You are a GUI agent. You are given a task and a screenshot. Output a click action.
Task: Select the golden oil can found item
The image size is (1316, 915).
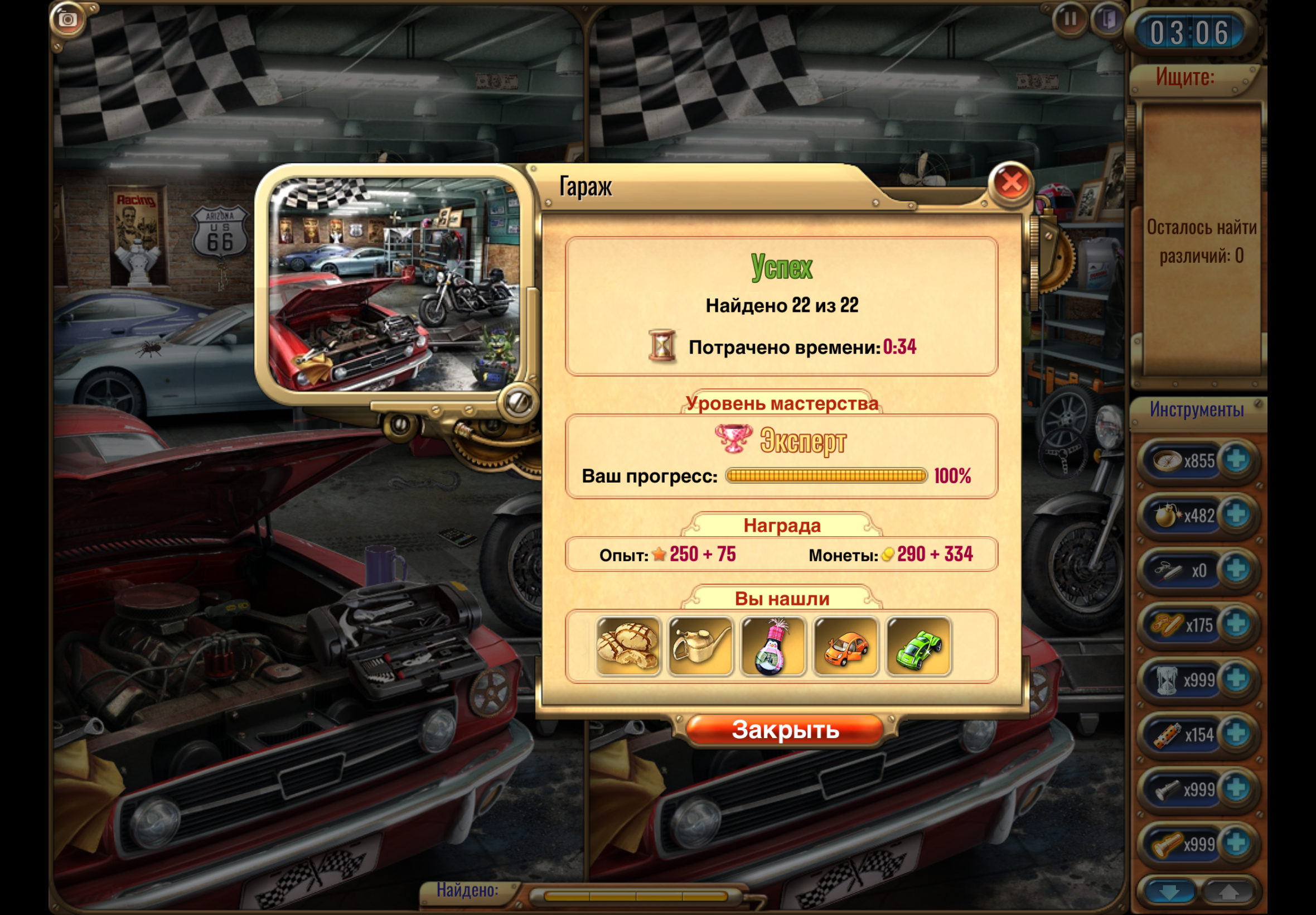pyautogui.click(x=700, y=647)
